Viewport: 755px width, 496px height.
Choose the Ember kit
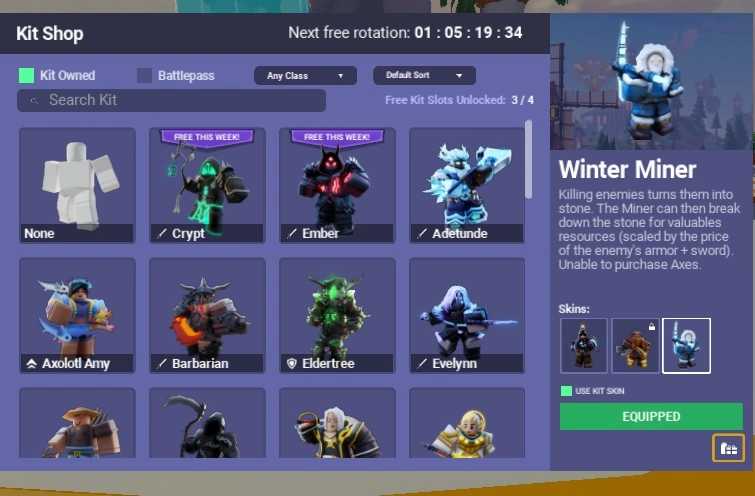[x=337, y=185]
